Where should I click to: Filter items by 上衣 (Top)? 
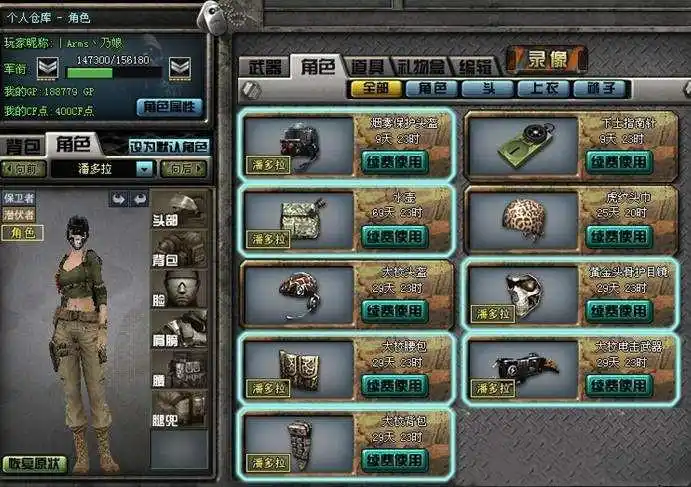click(544, 88)
